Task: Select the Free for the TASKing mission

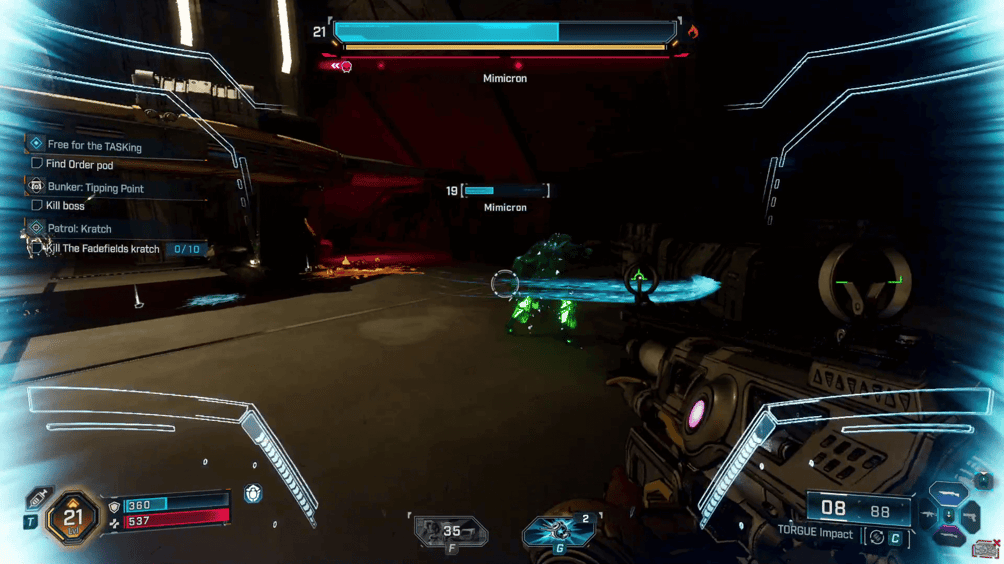Action: 94,146
